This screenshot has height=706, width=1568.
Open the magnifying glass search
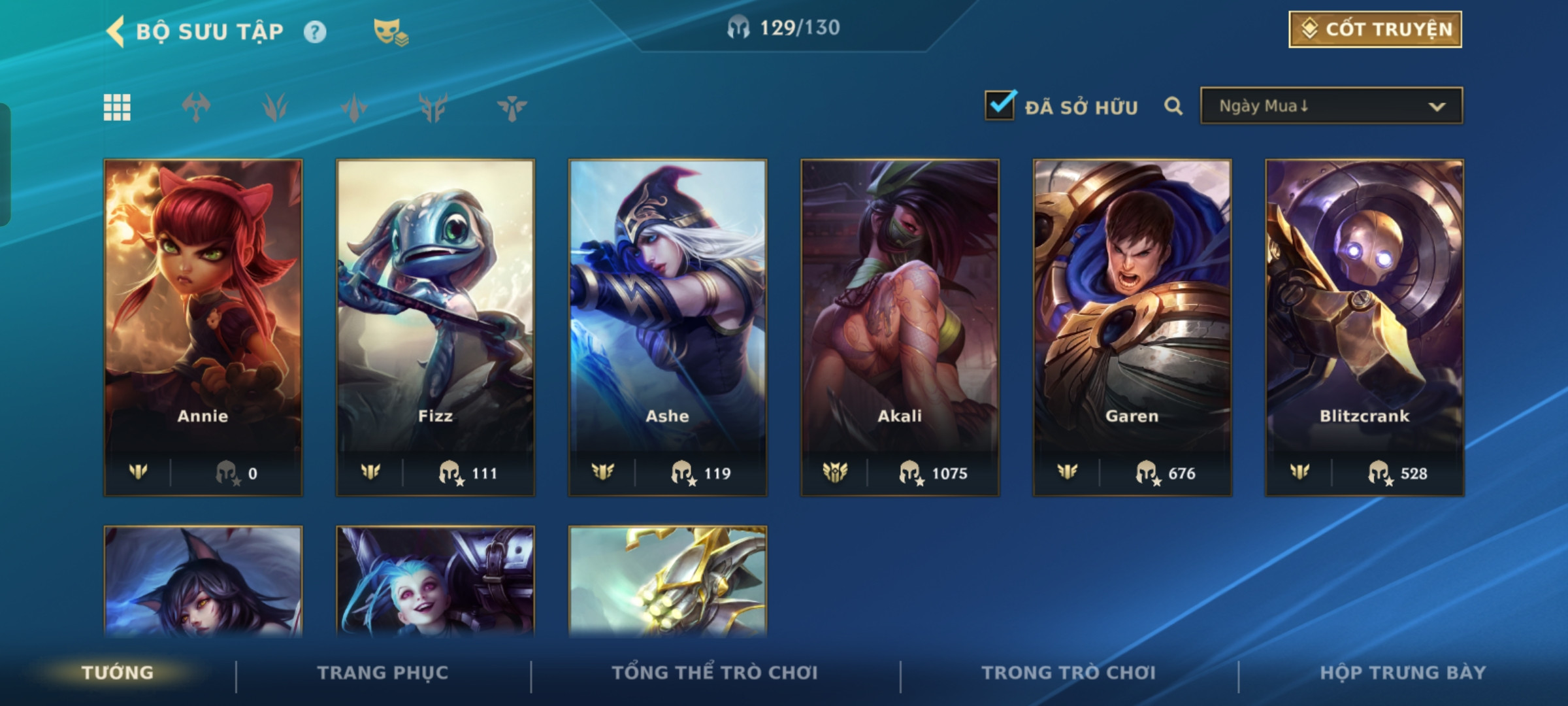[x=1173, y=106]
